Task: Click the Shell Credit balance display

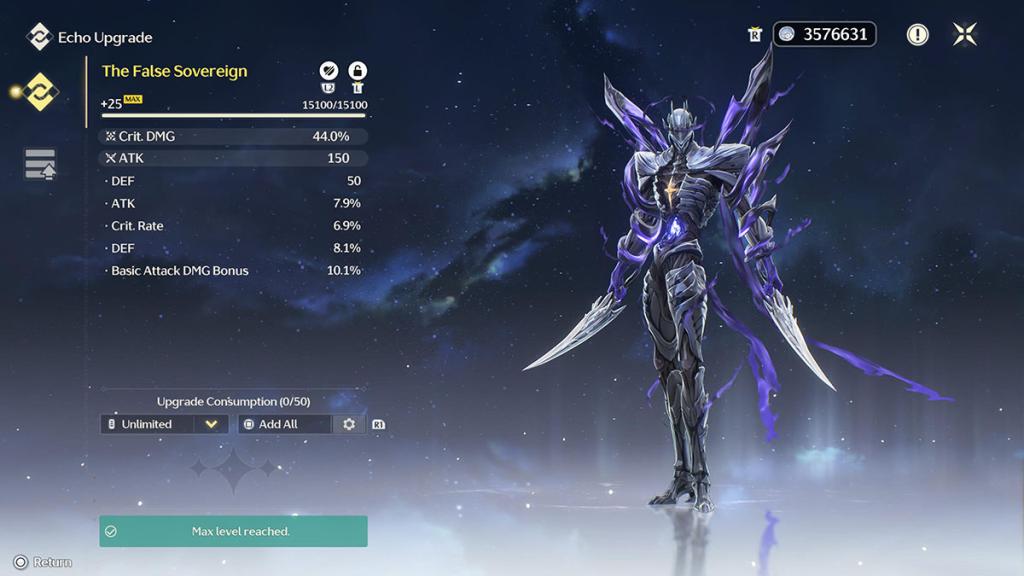Action: pos(825,34)
